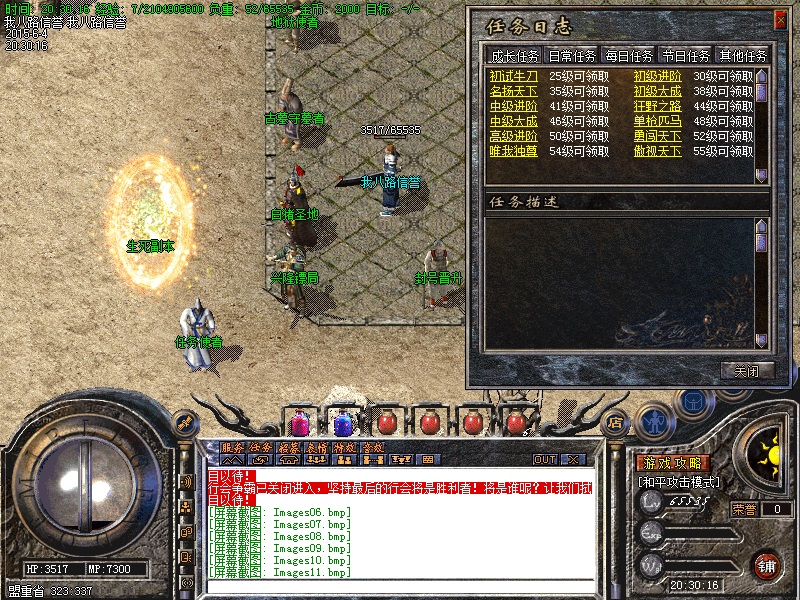Switch to the 其他任务 tab
This screenshot has width=800, height=600.
pos(743,56)
